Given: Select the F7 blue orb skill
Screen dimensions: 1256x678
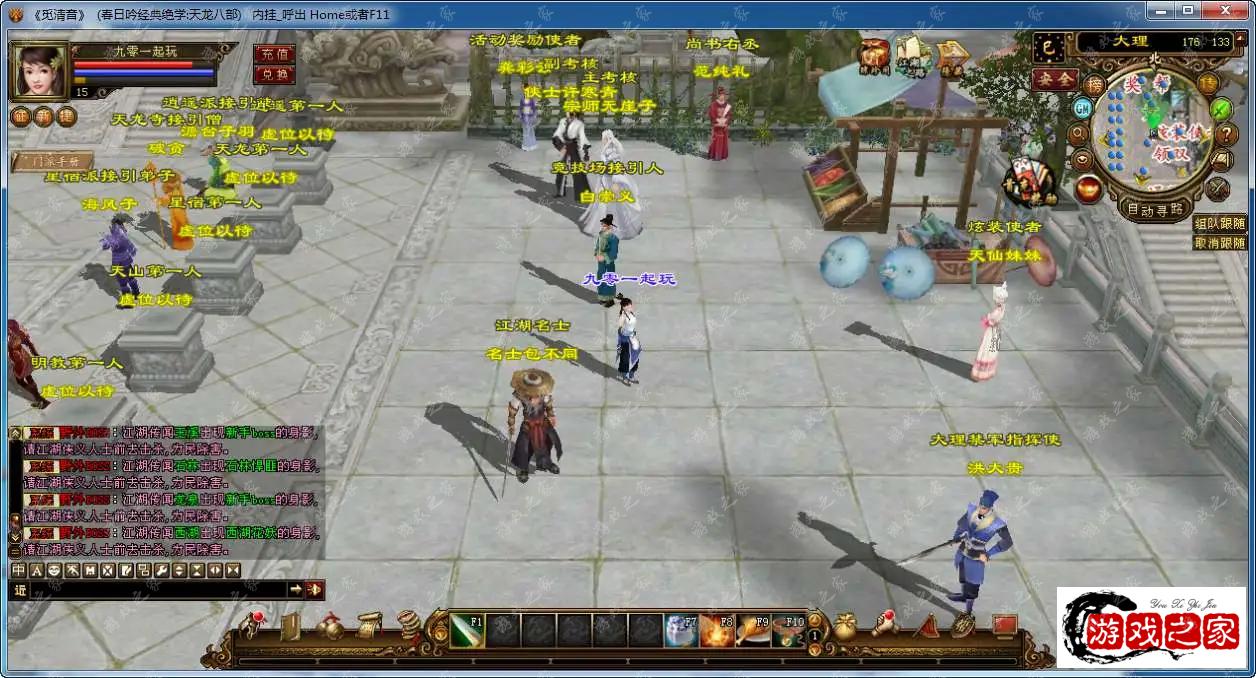Looking at the screenshot, I should point(681,631).
